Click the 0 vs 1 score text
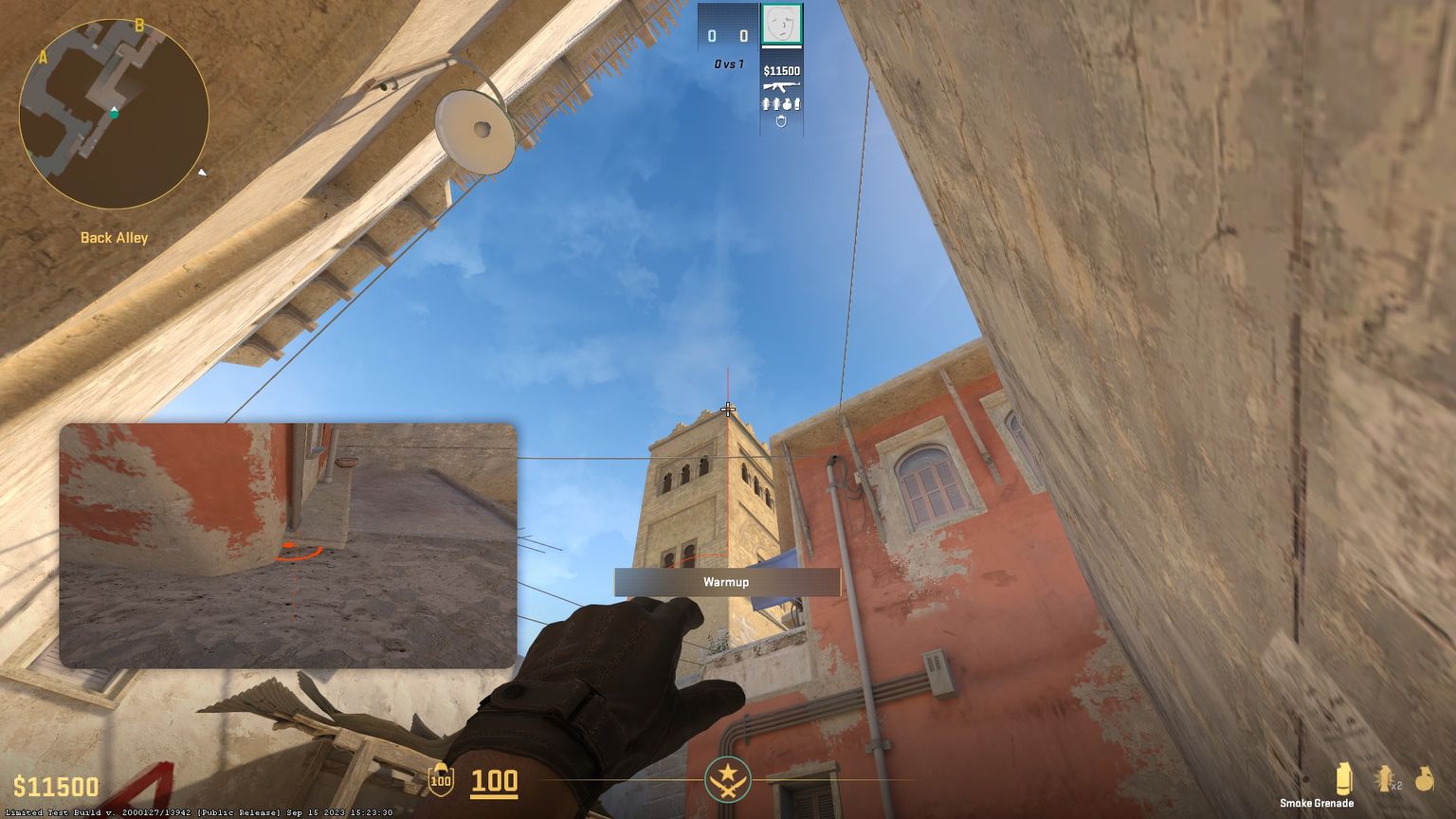The width and height of the screenshot is (1456, 819). pos(729,64)
